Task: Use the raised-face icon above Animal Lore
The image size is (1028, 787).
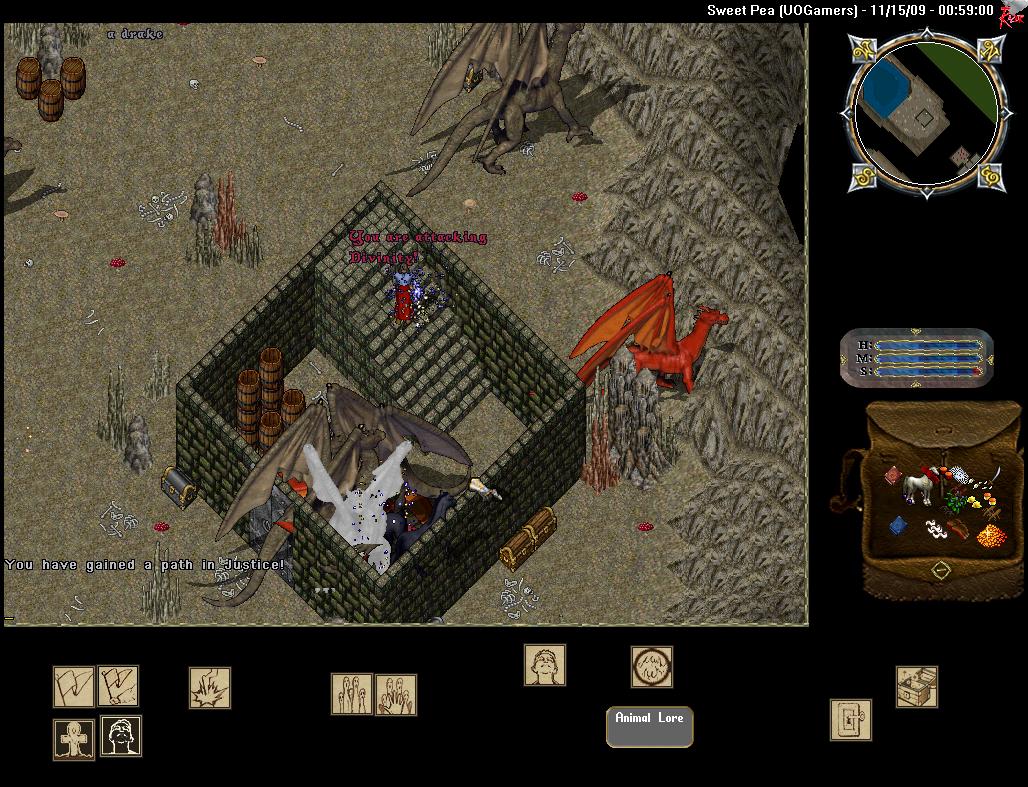Action: point(544,665)
